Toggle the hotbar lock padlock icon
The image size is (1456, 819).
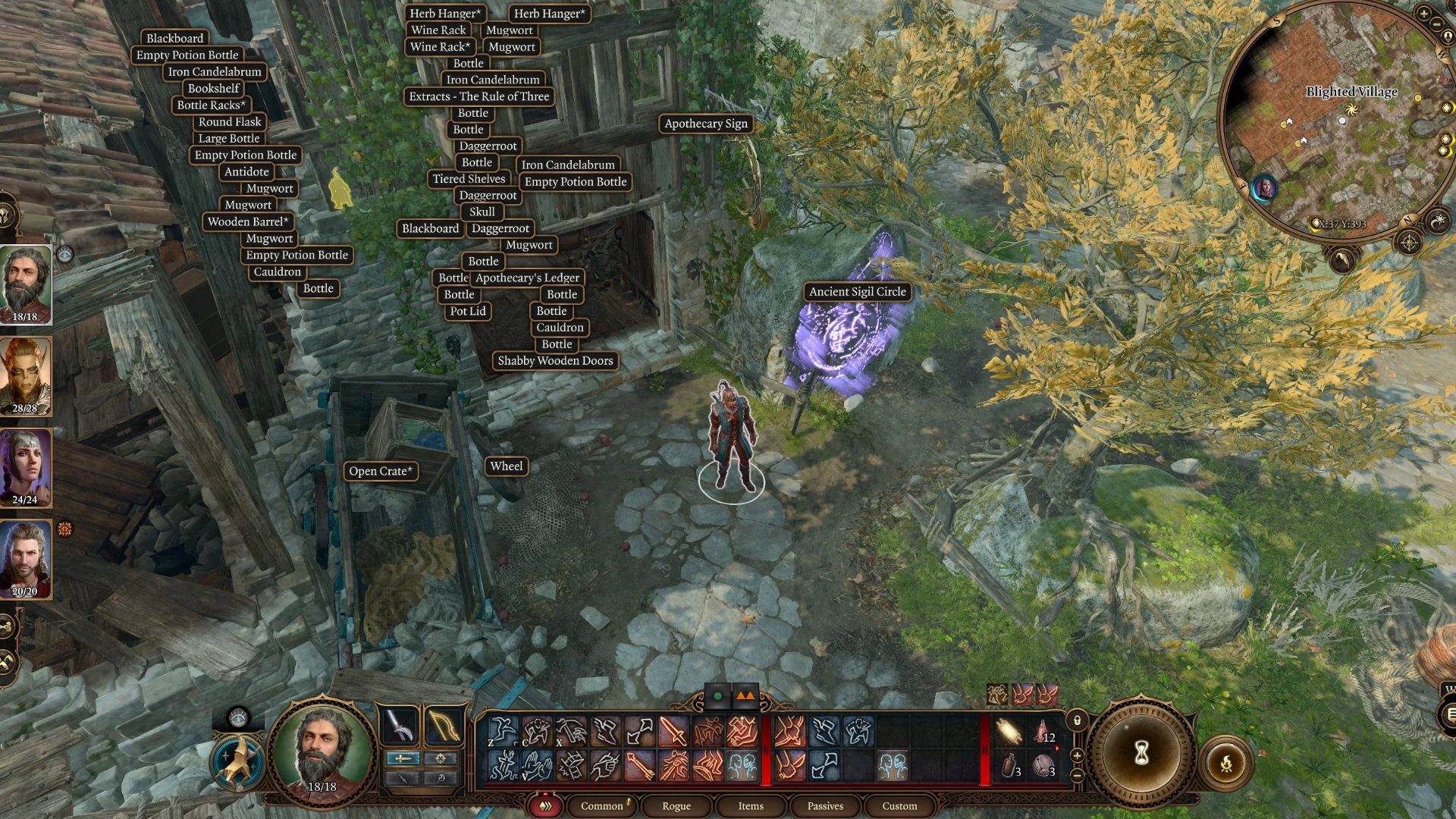pyautogui.click(x=1077, y=720)
